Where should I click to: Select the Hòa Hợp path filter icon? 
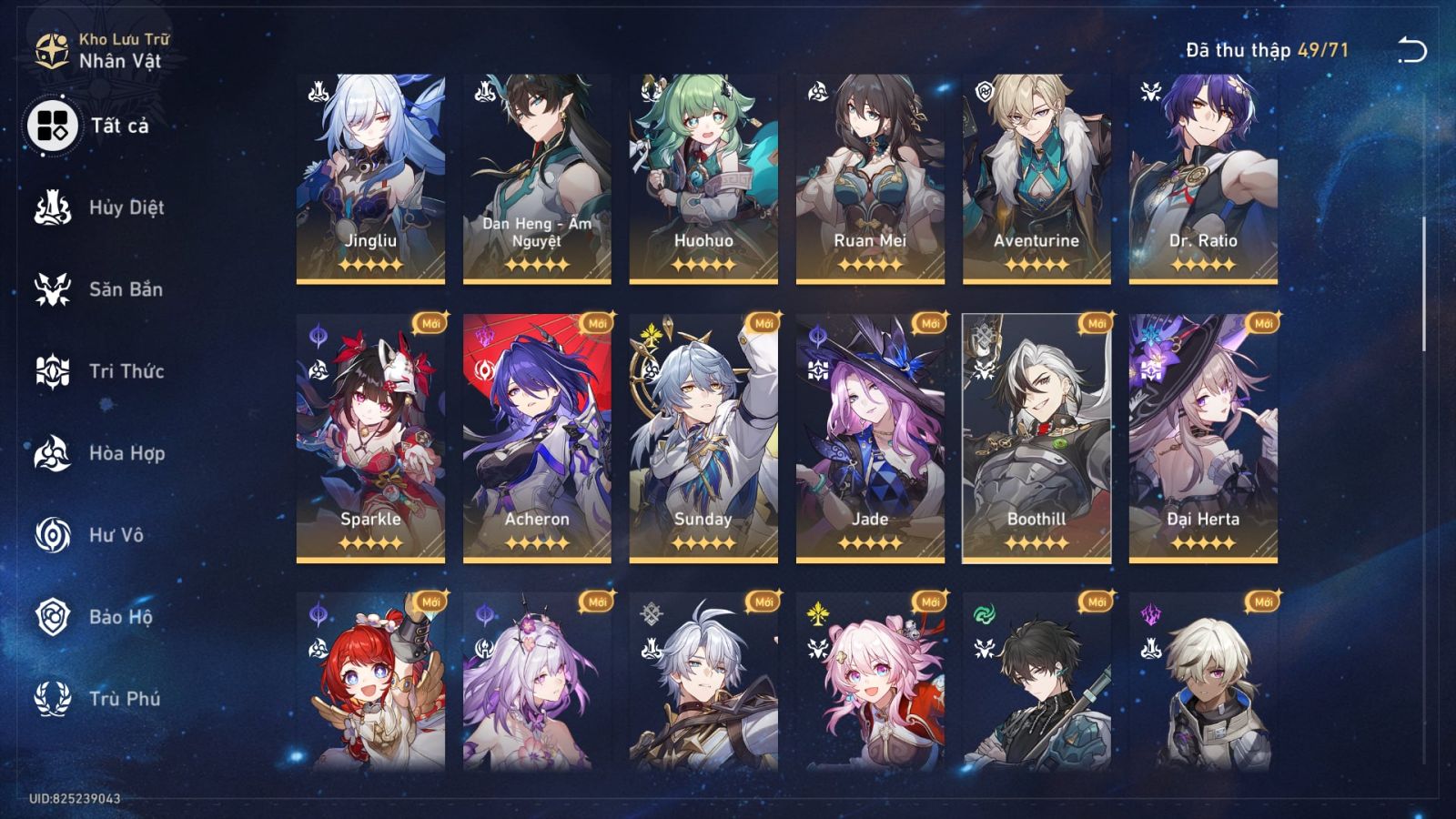(x=52, y=453)
